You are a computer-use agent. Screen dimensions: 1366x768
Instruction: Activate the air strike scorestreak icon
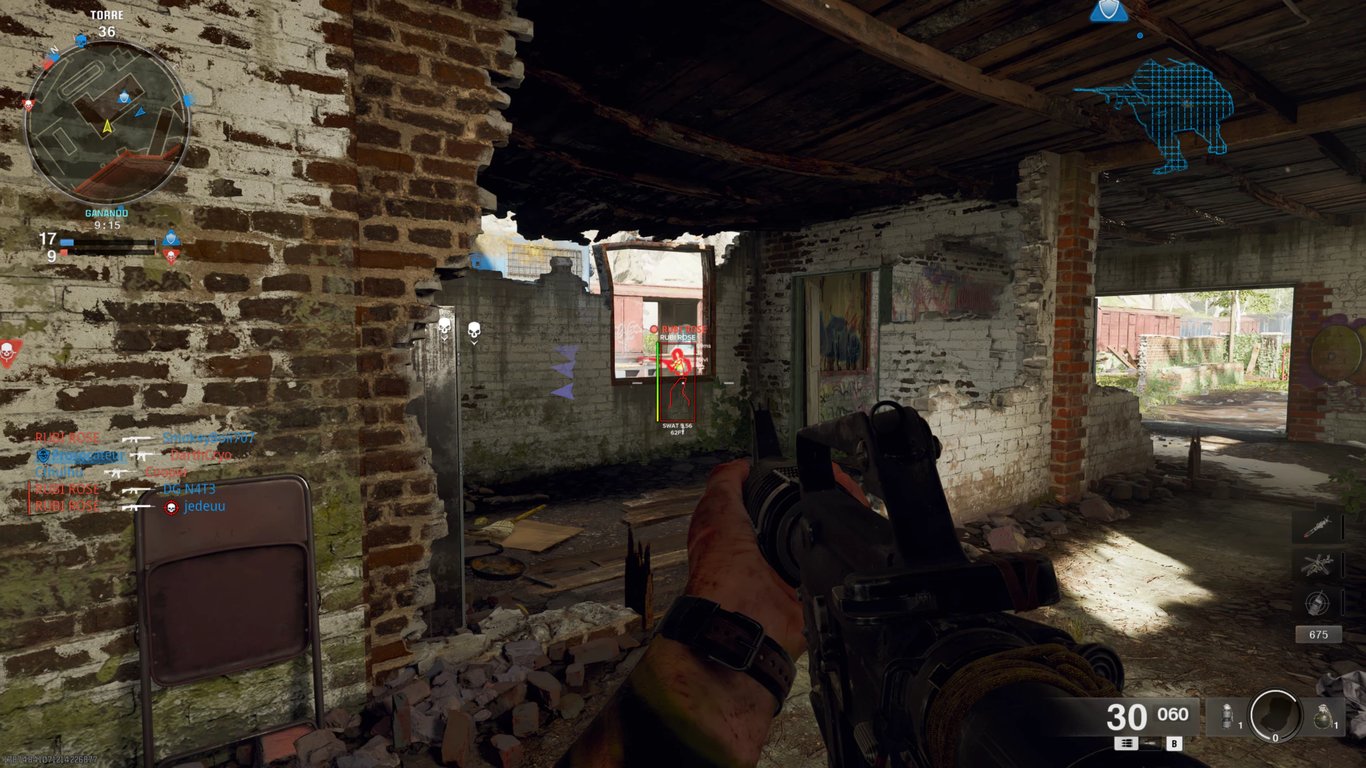coord(1316,563)
